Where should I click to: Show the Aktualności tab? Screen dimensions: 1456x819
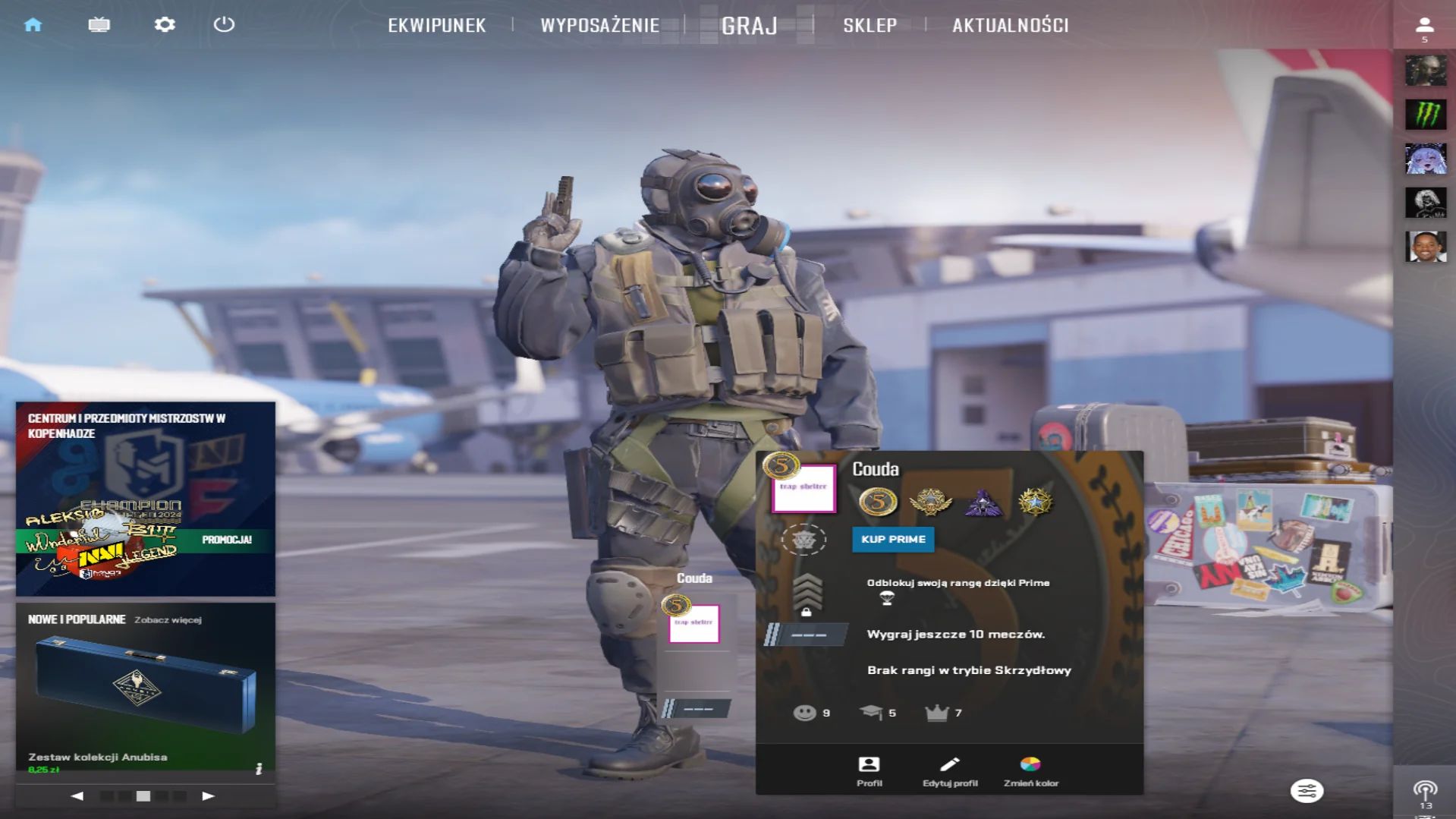pyautogui.click(x=1010, y=26)
